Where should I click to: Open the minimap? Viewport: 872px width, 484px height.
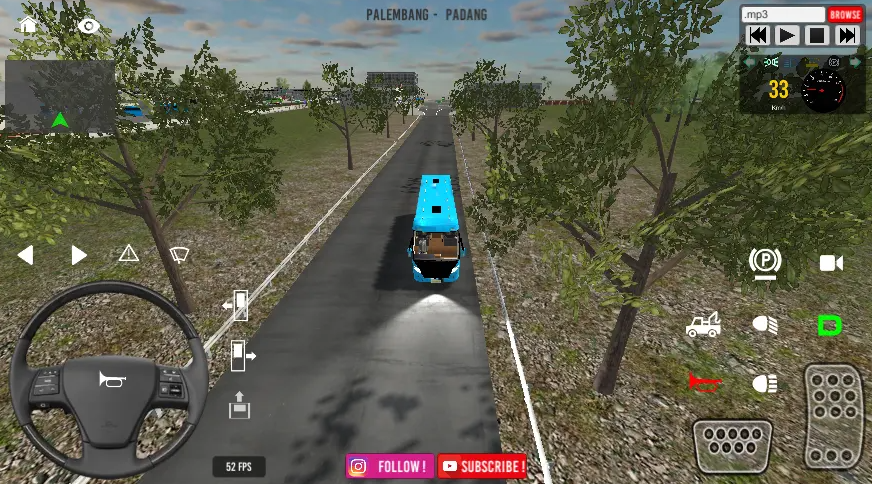coord(60,96)
